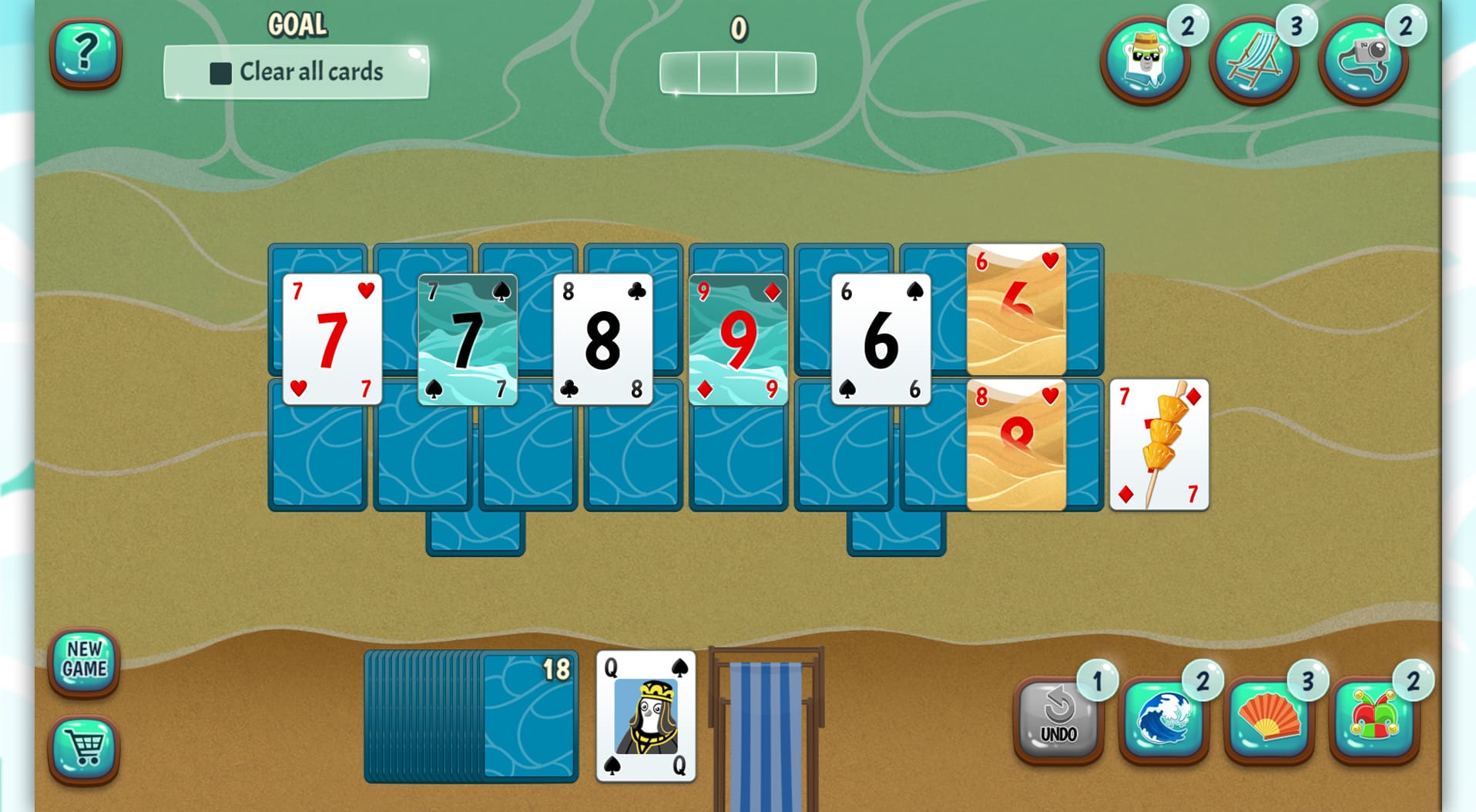The image size is (1476, 812).
Task: Open the shopping cart store
Action: (84, 747)
